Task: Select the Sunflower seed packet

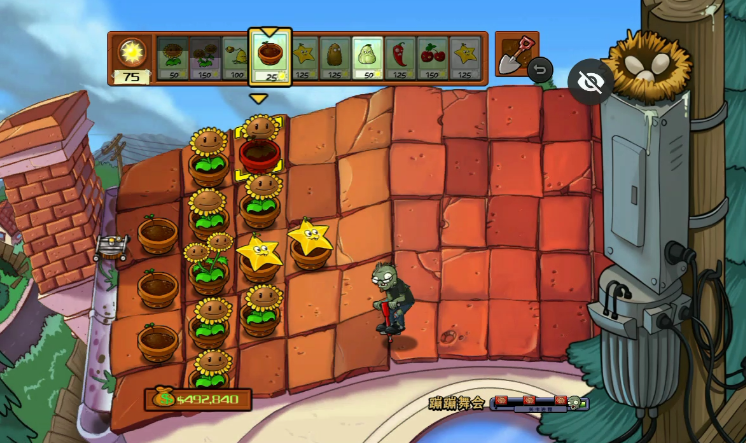Action: pyautogui.click(x=172, y=58)
